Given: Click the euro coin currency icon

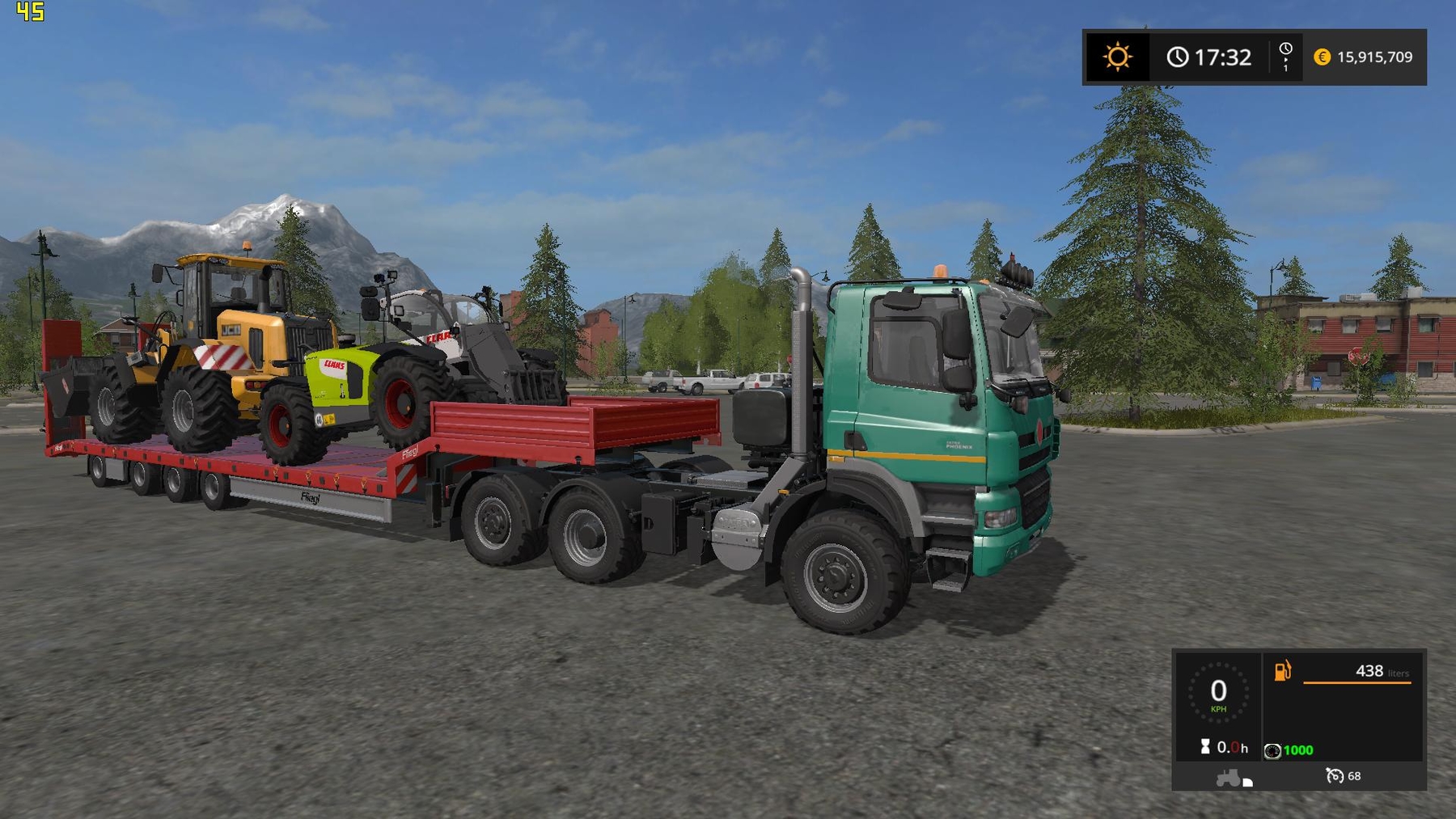Looking at the screenshot, I should (x=1322, y=57).
